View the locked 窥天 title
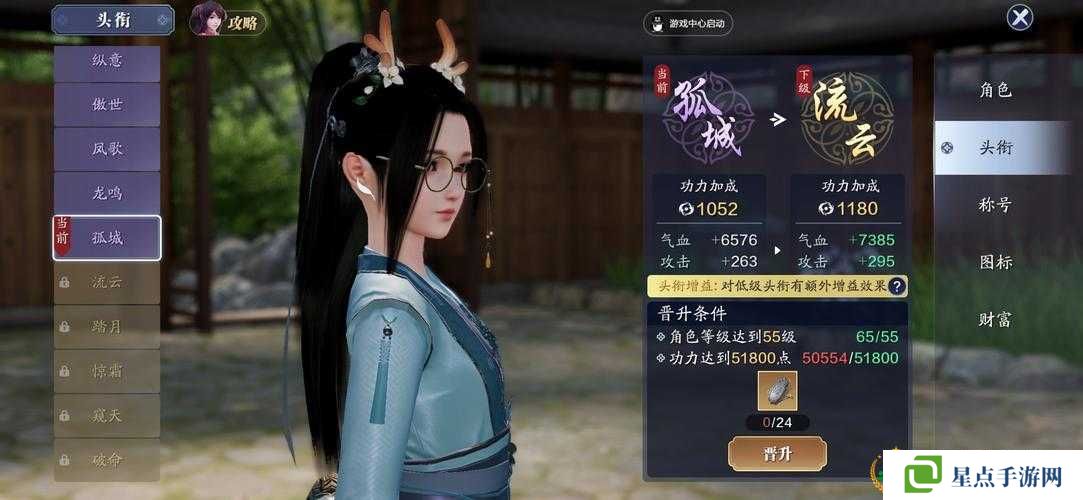The height and width of the screenshot is (500, 1083). [x=107, y=415]
